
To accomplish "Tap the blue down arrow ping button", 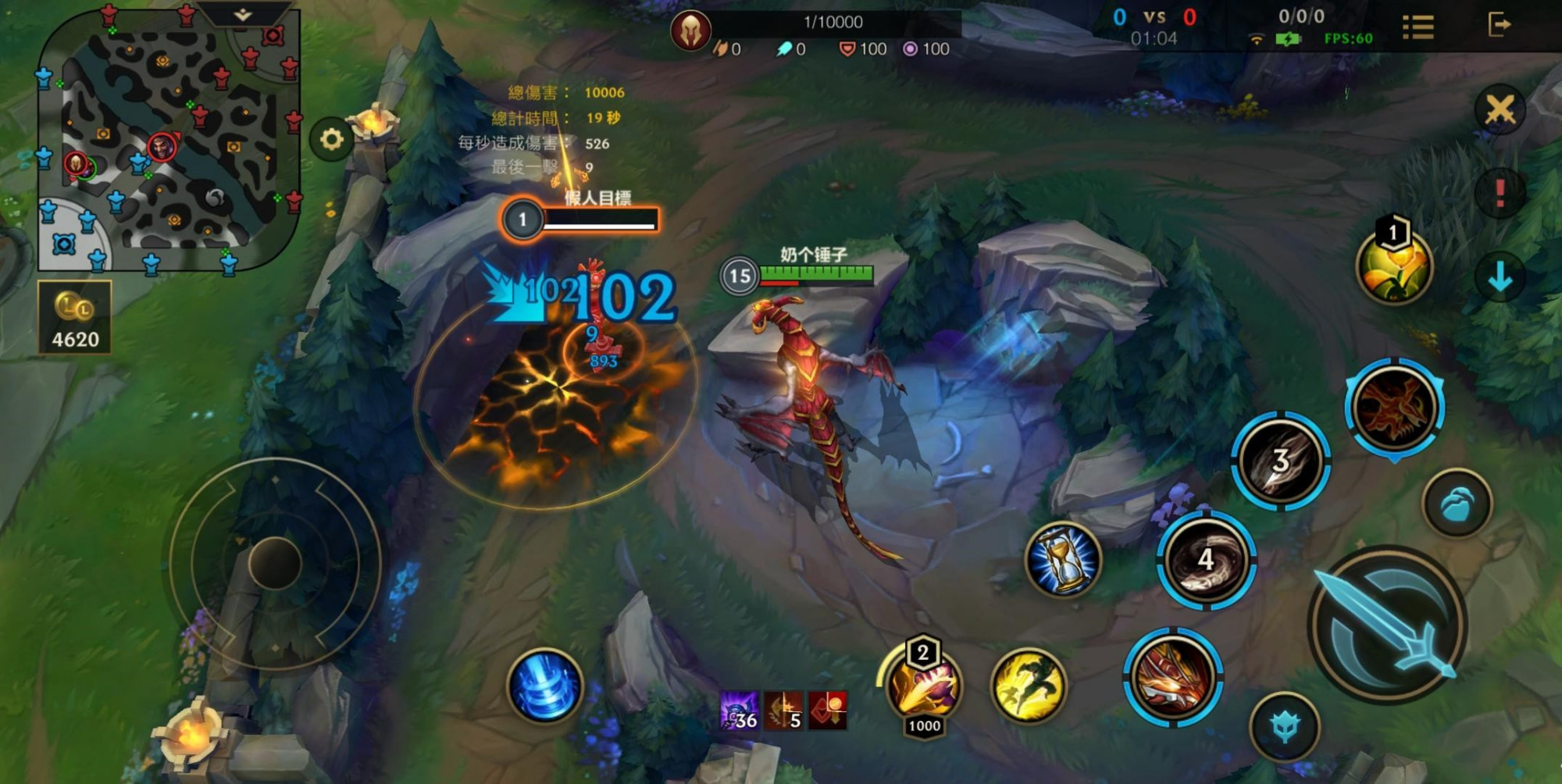I will (1500, 277).
